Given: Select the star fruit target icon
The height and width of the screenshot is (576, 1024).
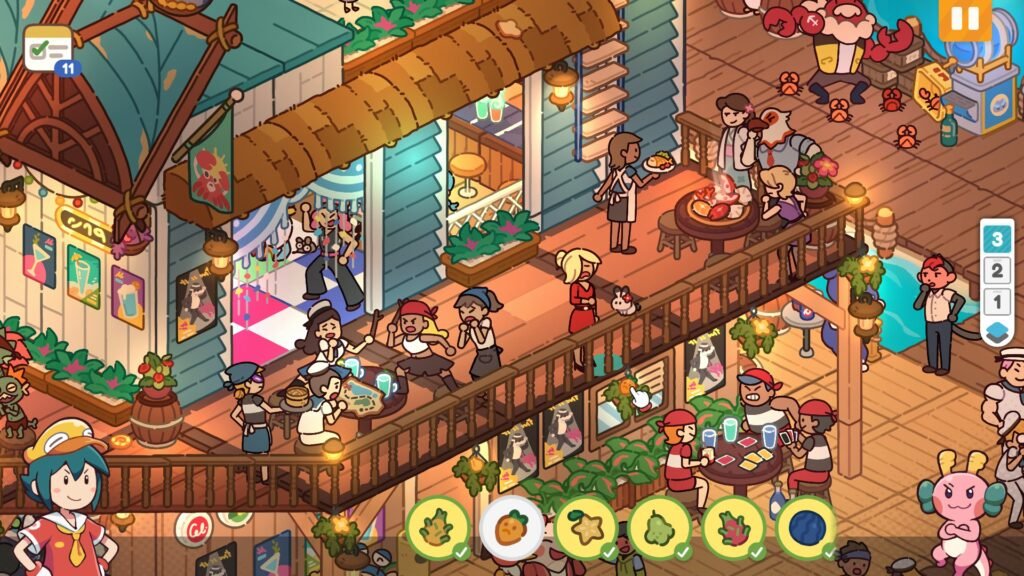Looking at the screenshot, I should 585,526.
